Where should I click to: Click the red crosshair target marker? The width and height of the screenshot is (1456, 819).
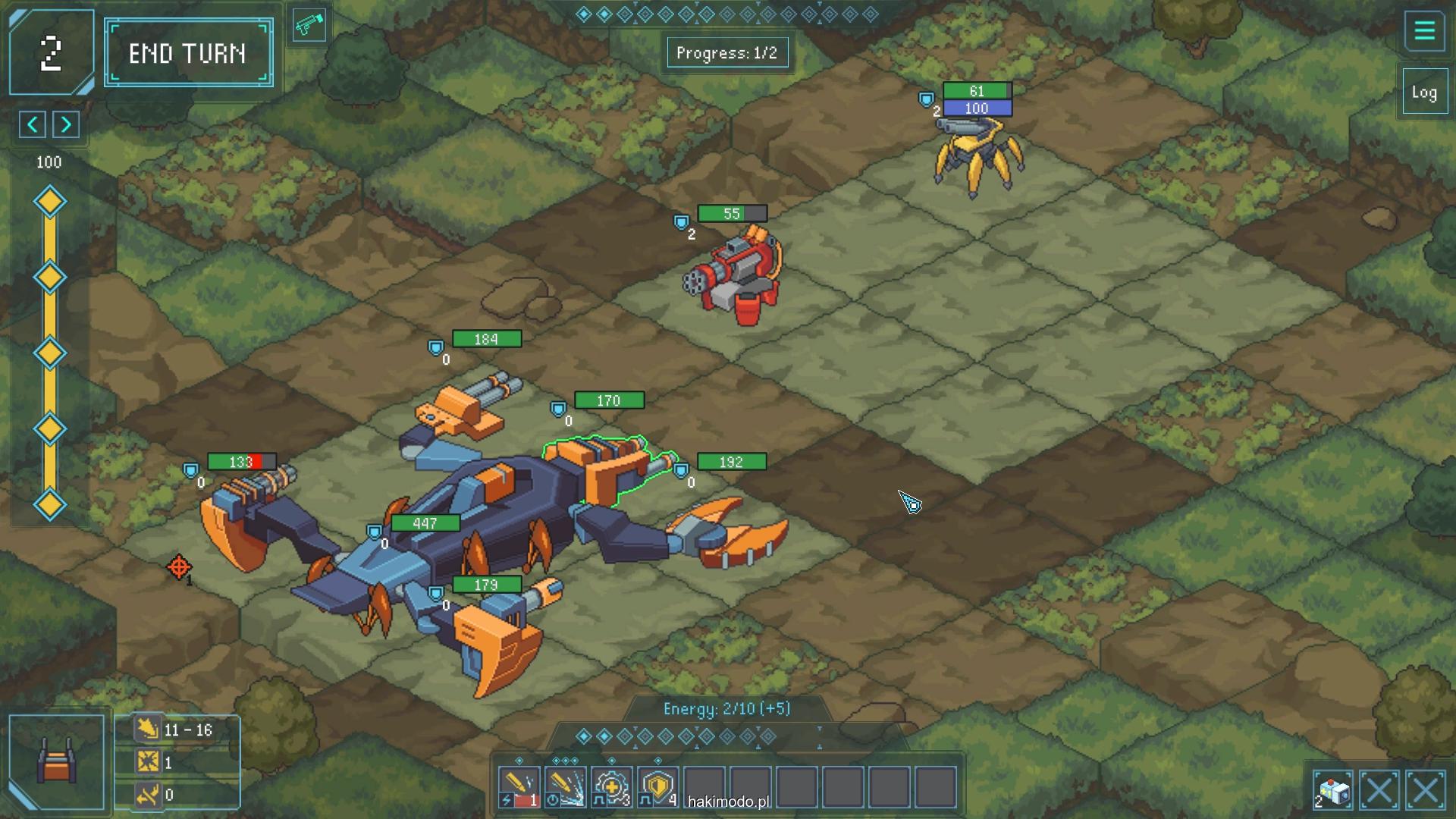pyautogui.click(x=179, y=566)
